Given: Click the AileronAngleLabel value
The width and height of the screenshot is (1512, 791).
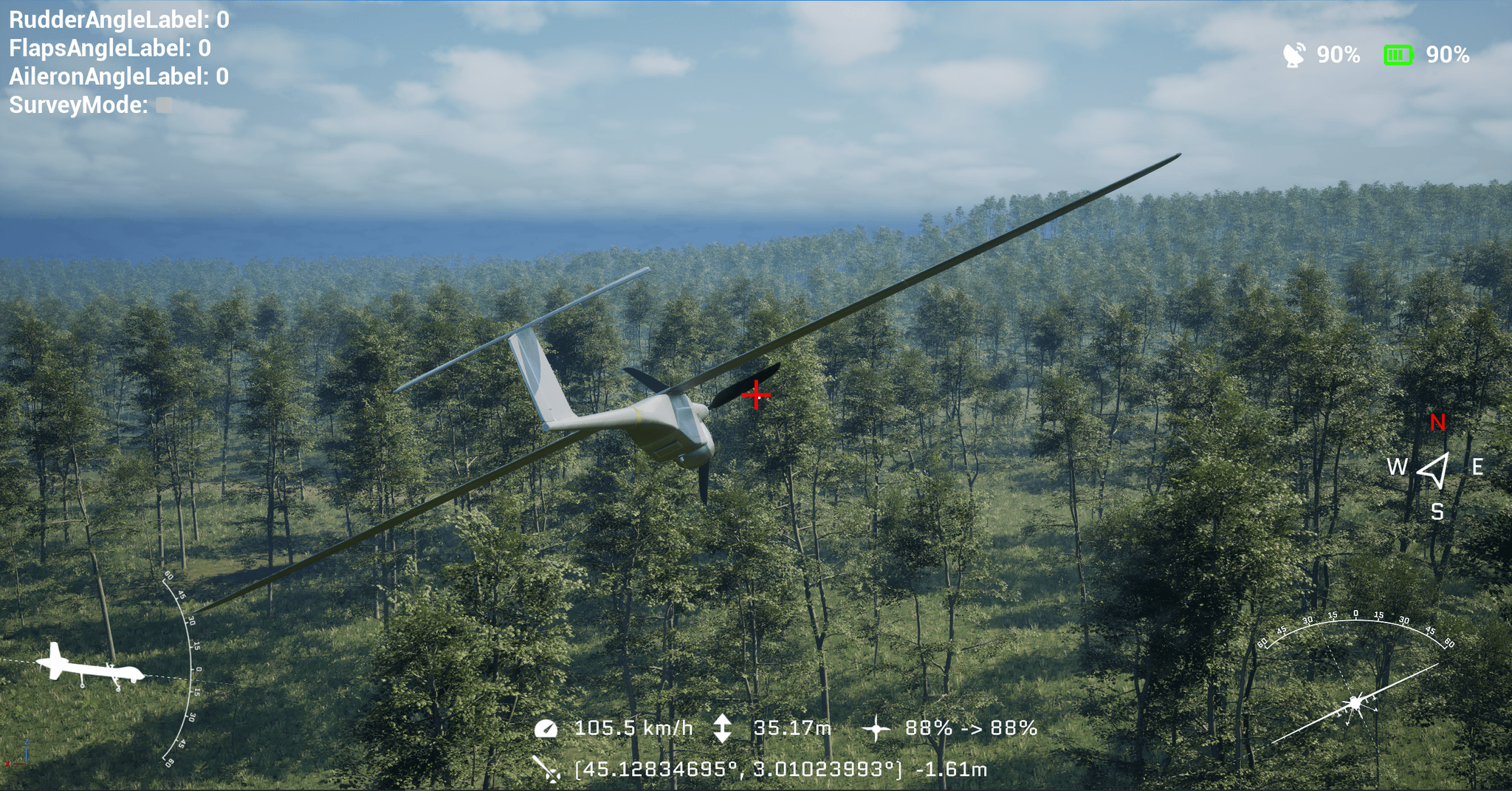Looking at the screenshot, I should point(118,77).
